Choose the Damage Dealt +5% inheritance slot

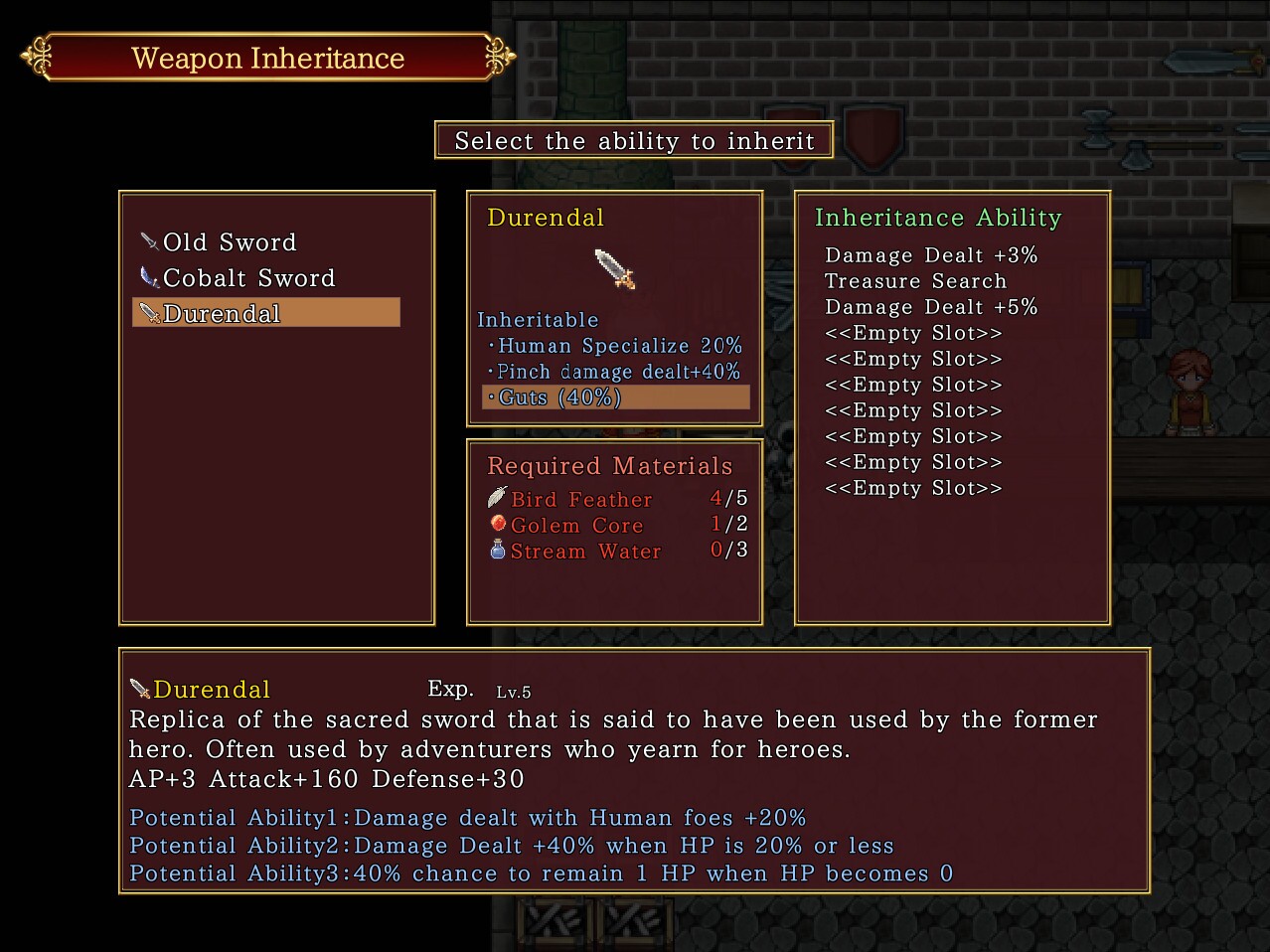coord(931,307)
